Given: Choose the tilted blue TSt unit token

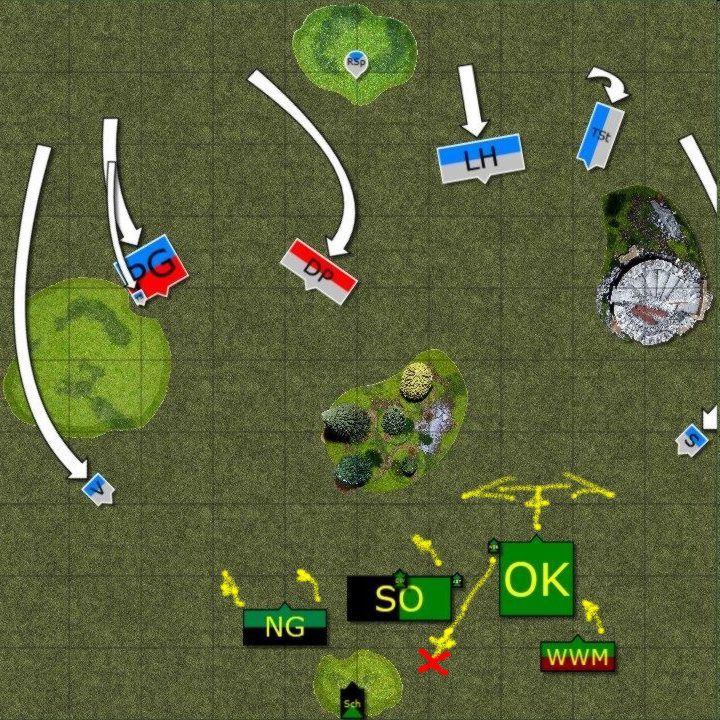Looking at the screenshot, I should (600, 135).
